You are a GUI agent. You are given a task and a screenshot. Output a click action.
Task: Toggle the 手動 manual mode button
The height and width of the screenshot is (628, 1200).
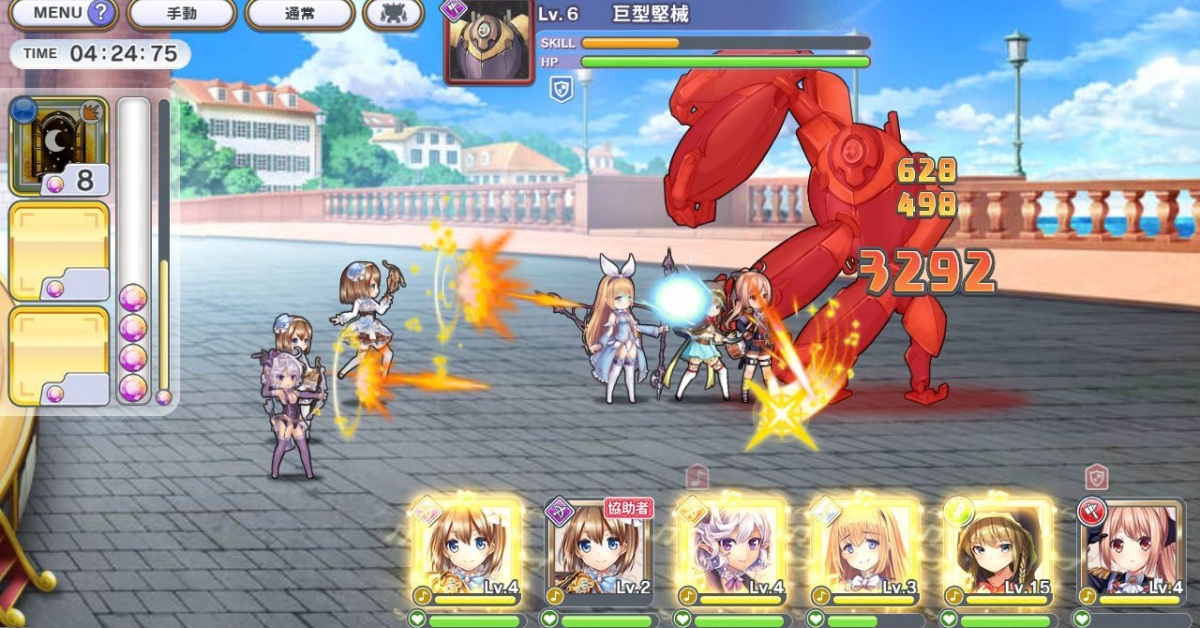[x=181, y=14]
